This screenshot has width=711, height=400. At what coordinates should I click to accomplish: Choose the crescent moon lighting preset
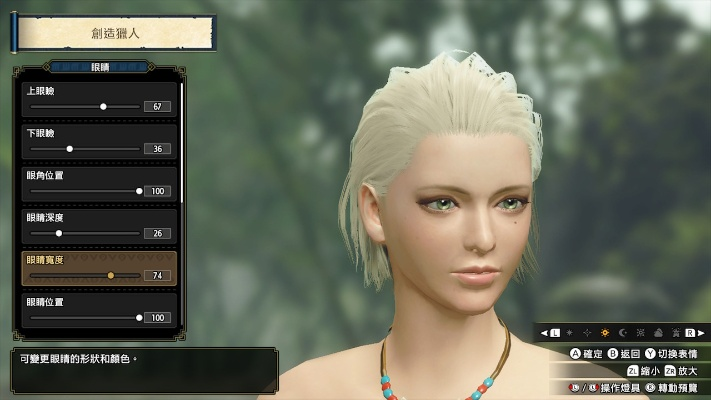[x=622, y=332]
